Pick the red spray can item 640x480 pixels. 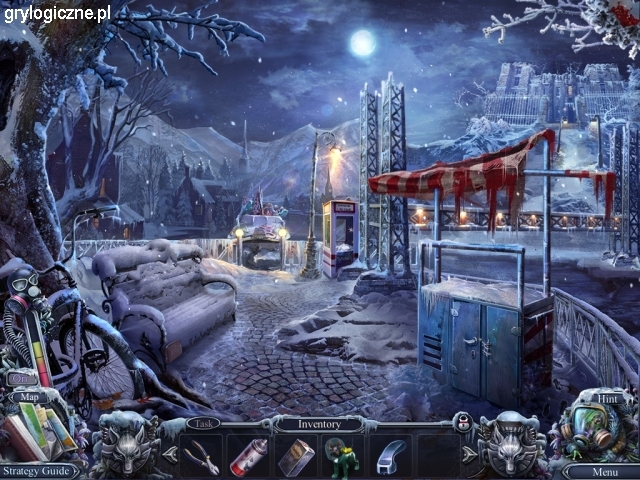click(247, 456)
